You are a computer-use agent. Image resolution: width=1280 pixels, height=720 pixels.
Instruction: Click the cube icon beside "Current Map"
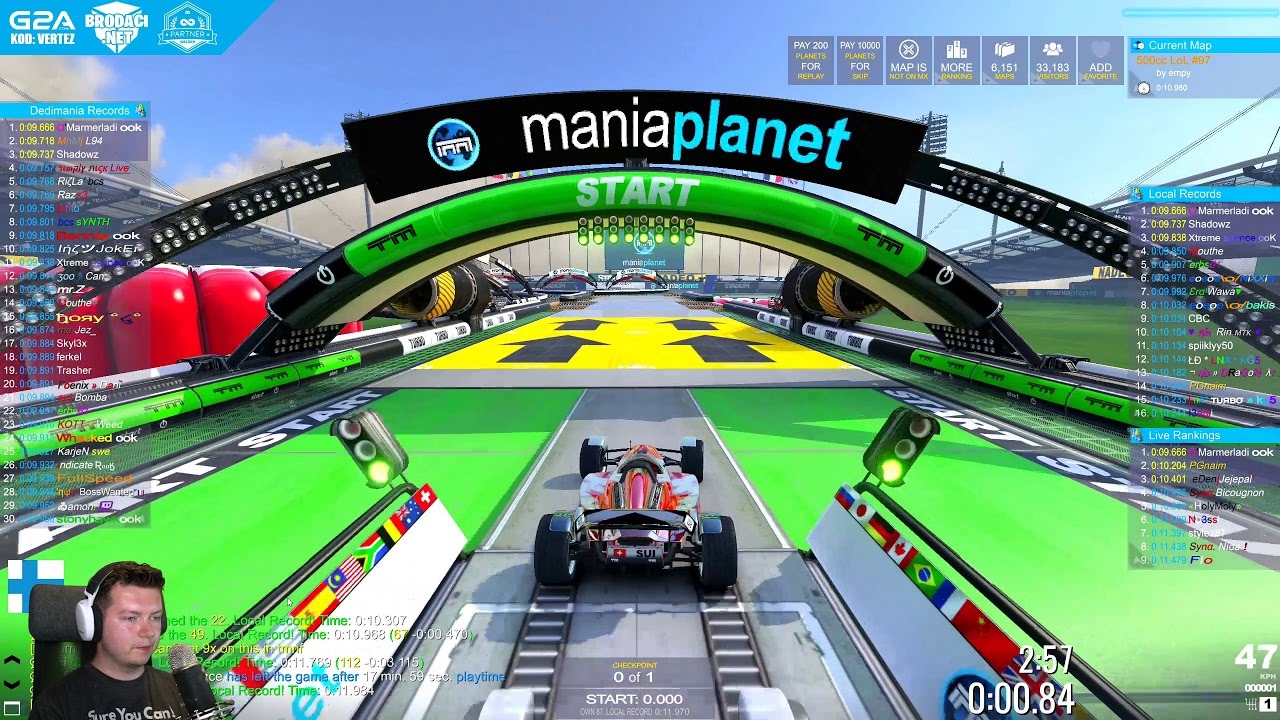(x=1141, y=46)
